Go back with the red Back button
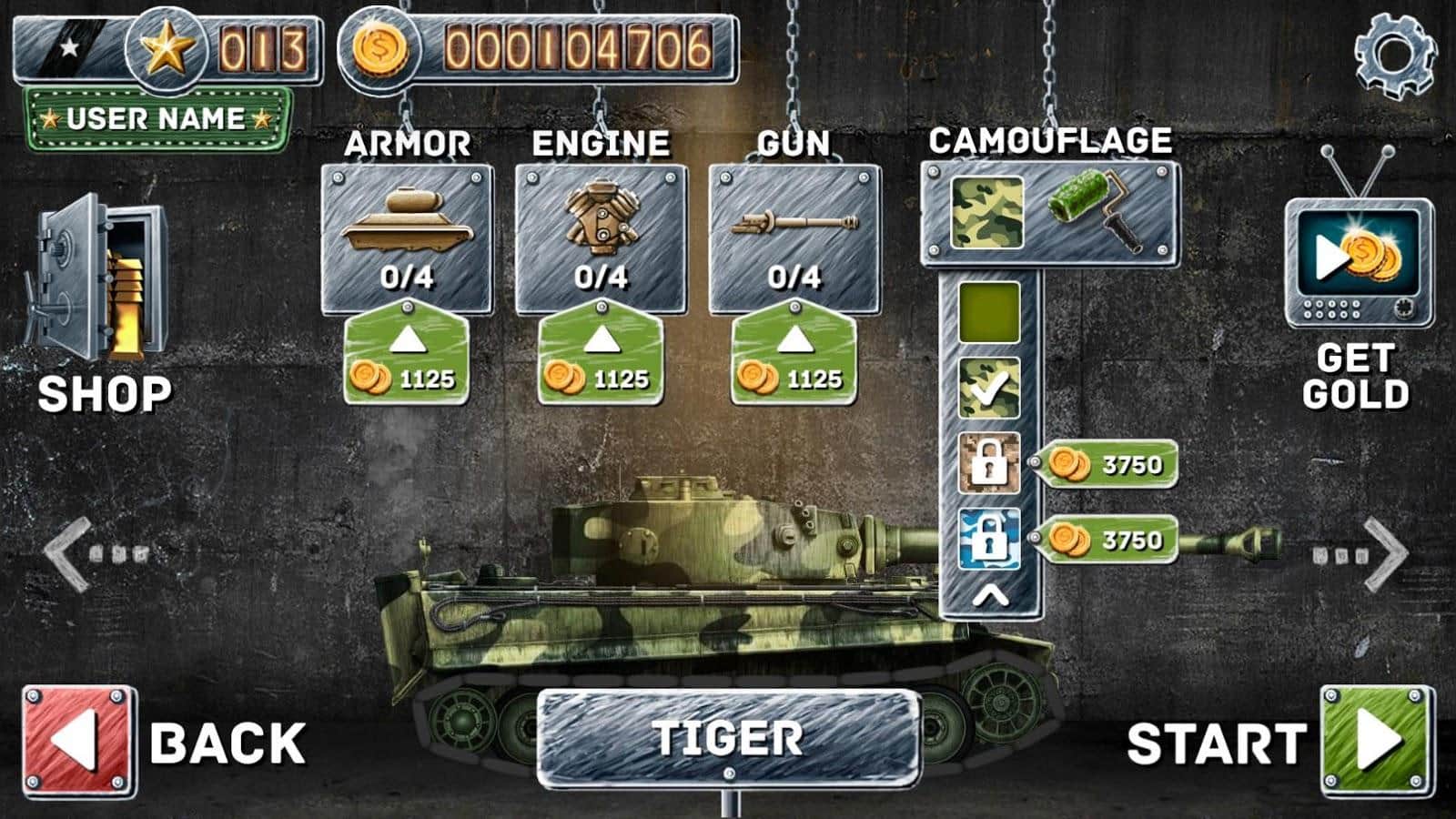This screenshot has height=819, width=1456. (79, 742)
